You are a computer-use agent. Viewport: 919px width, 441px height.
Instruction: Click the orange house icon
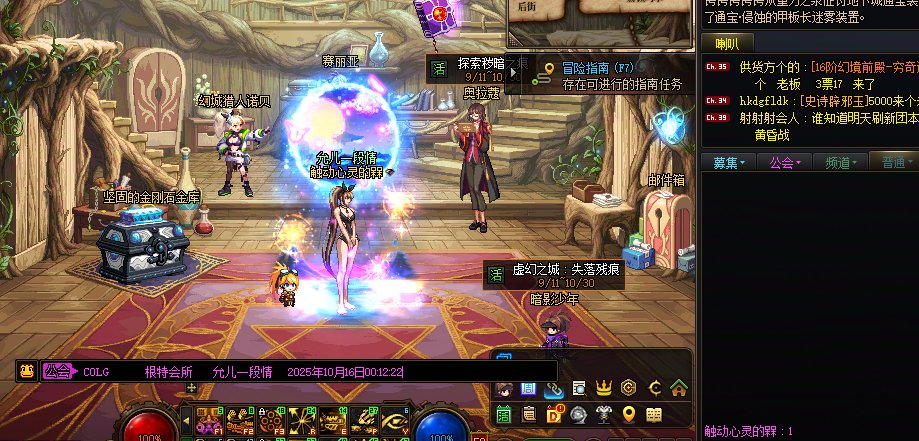pyautogui.click(x=679, y=388)
